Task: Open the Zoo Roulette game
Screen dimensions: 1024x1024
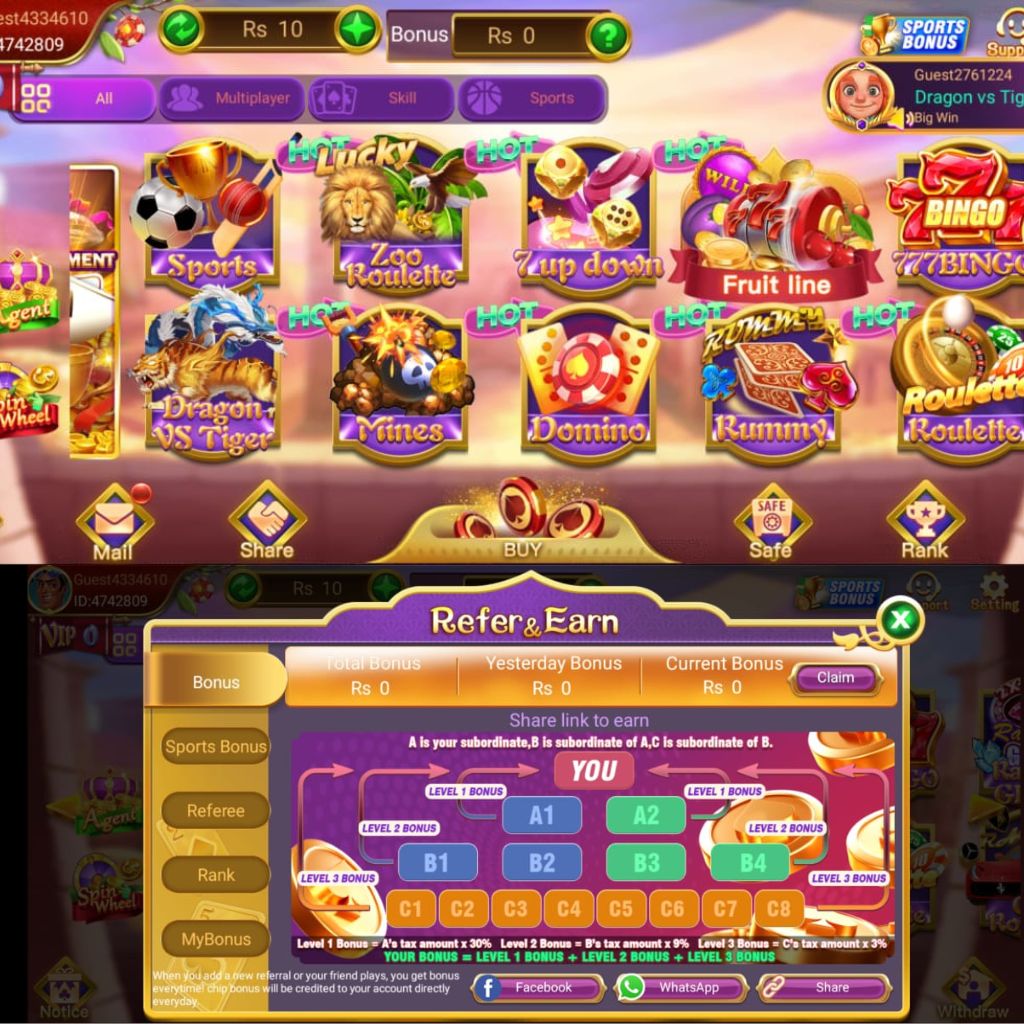Action: [400, 220]
